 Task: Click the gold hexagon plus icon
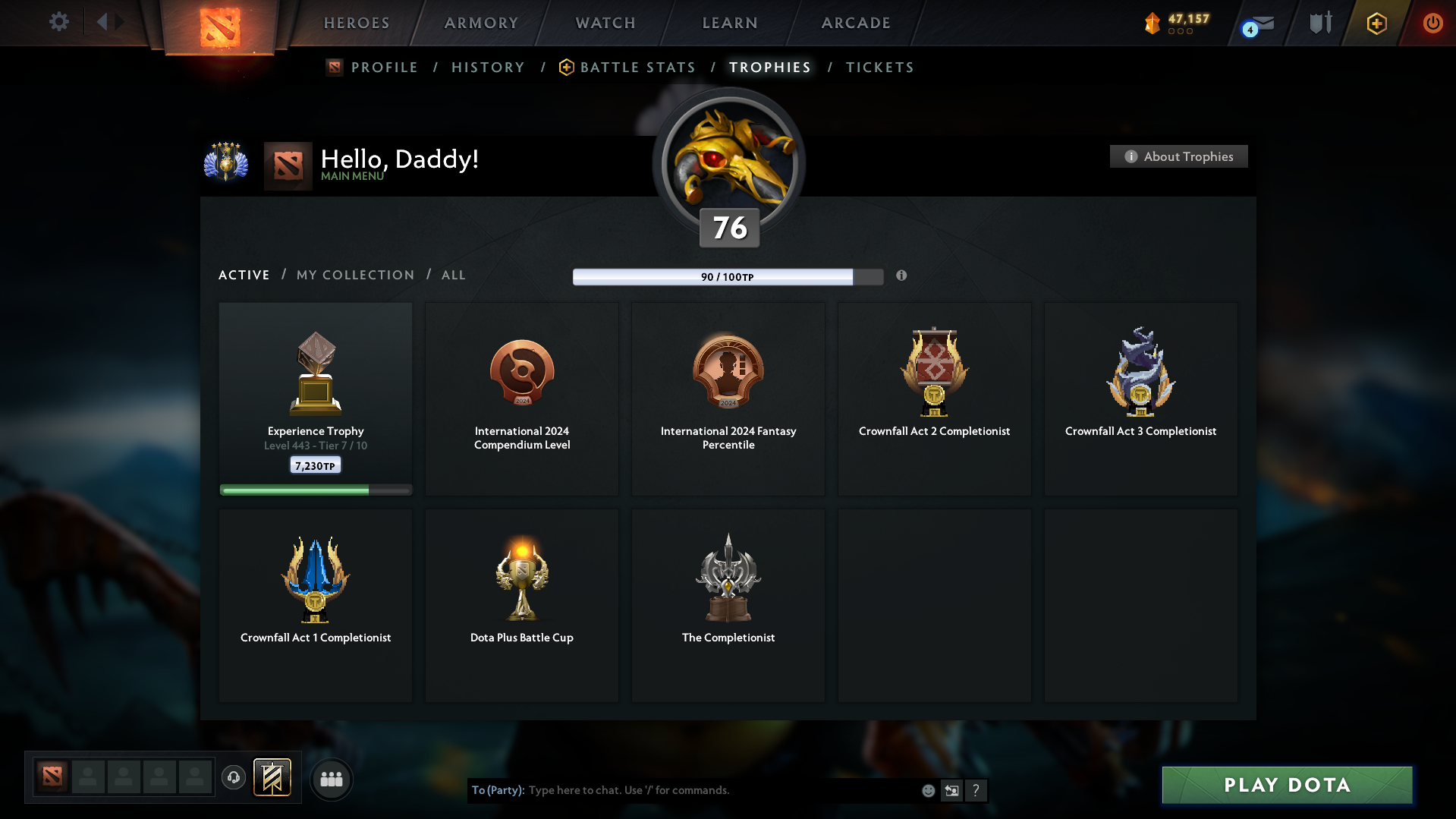pyautogui.click(x=1376, y=23)
